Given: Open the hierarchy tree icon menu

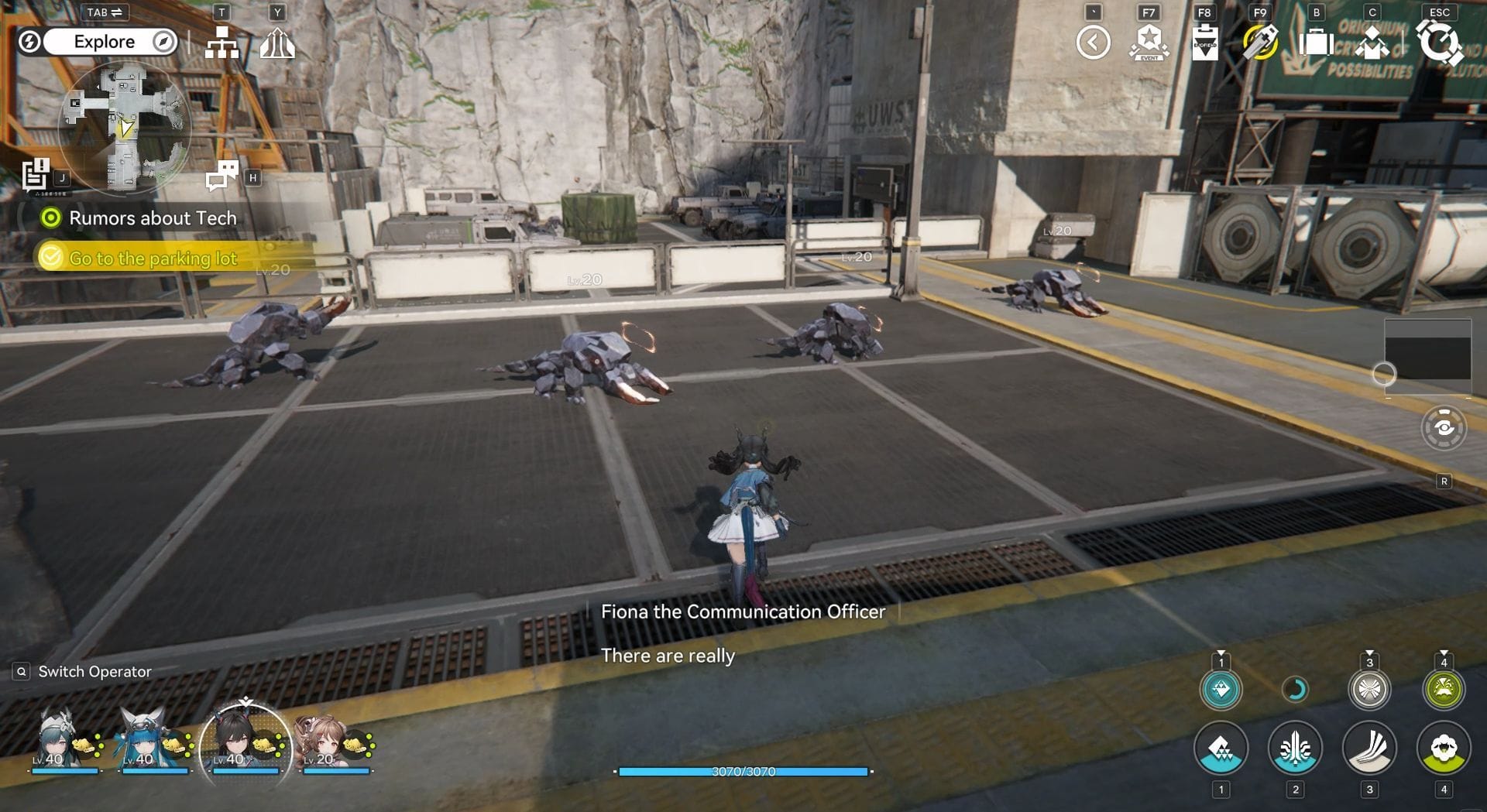Looking at the screenshot, I should [222, 43].
